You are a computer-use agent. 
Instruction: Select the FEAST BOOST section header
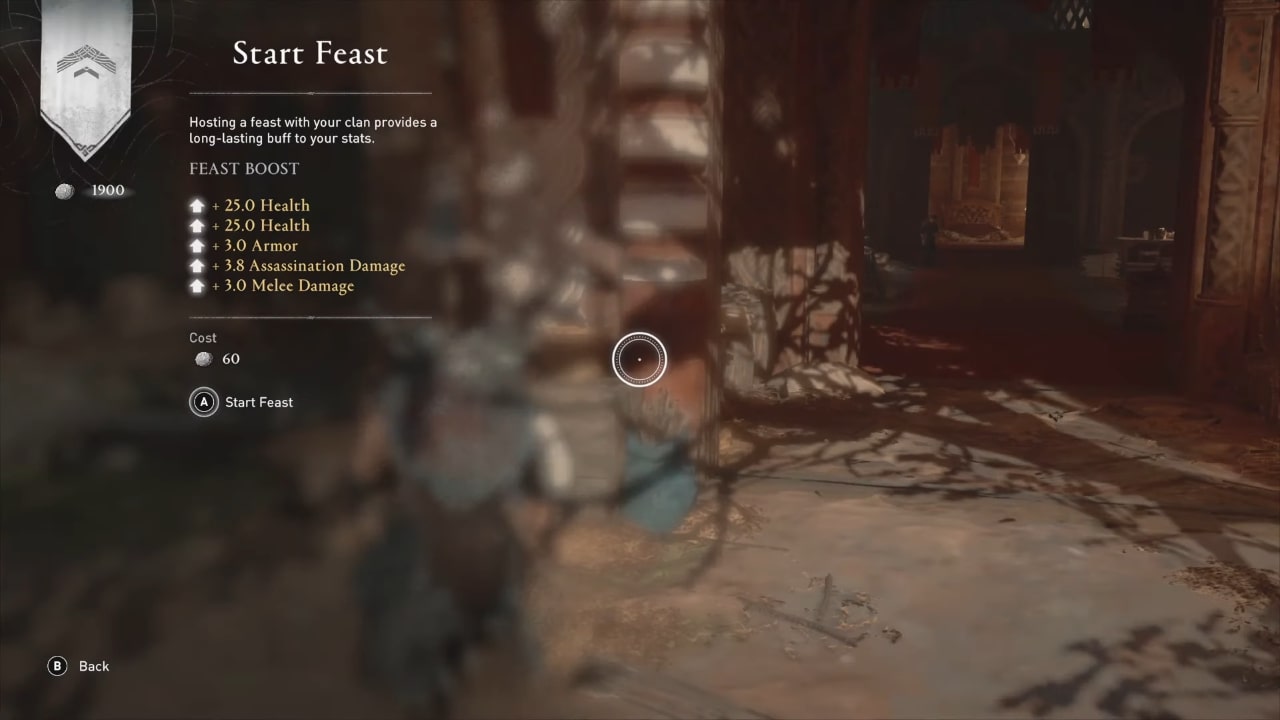tap(244, 168)
